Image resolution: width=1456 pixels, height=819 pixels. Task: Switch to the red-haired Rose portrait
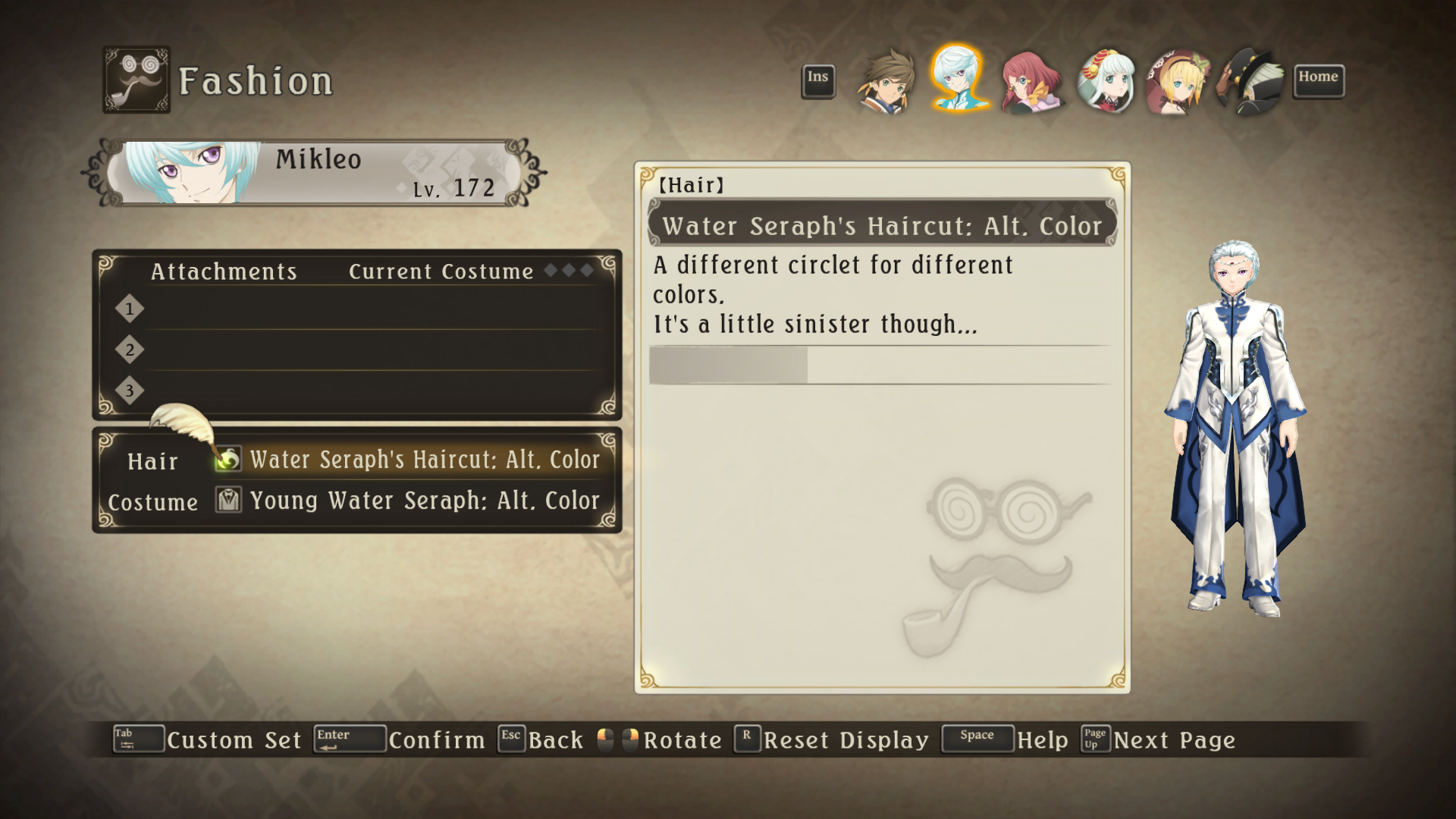[1031, 82]
